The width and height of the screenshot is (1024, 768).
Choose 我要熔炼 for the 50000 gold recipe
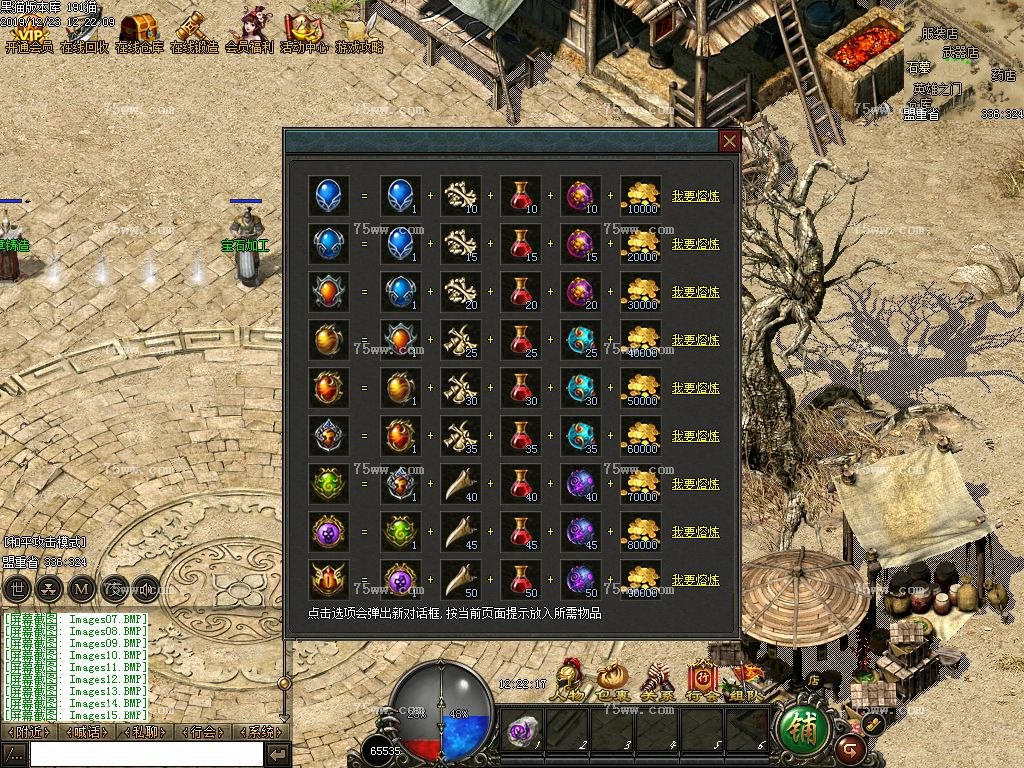[695, 388]
